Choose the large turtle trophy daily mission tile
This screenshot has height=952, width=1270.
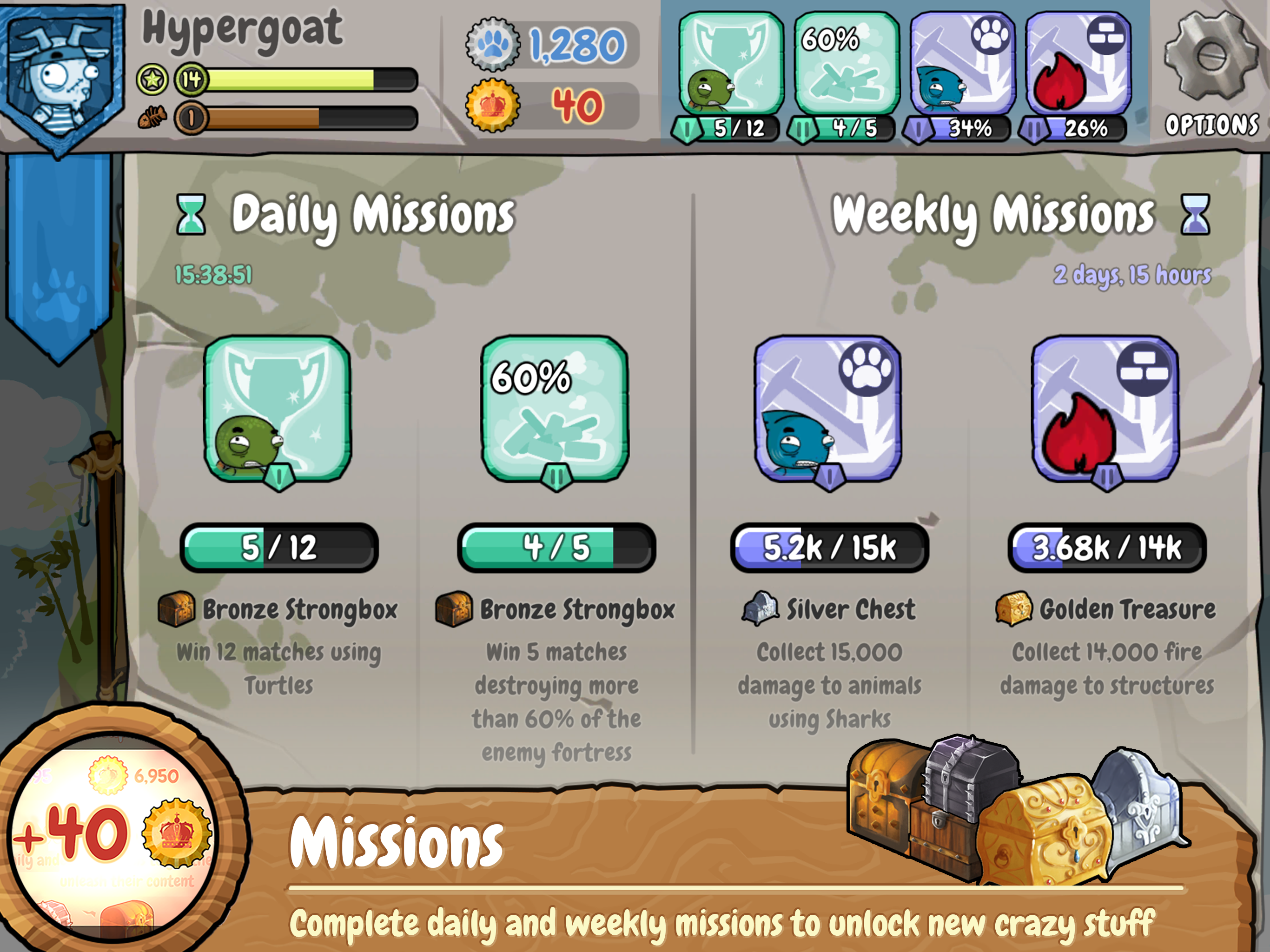[278, 409]
